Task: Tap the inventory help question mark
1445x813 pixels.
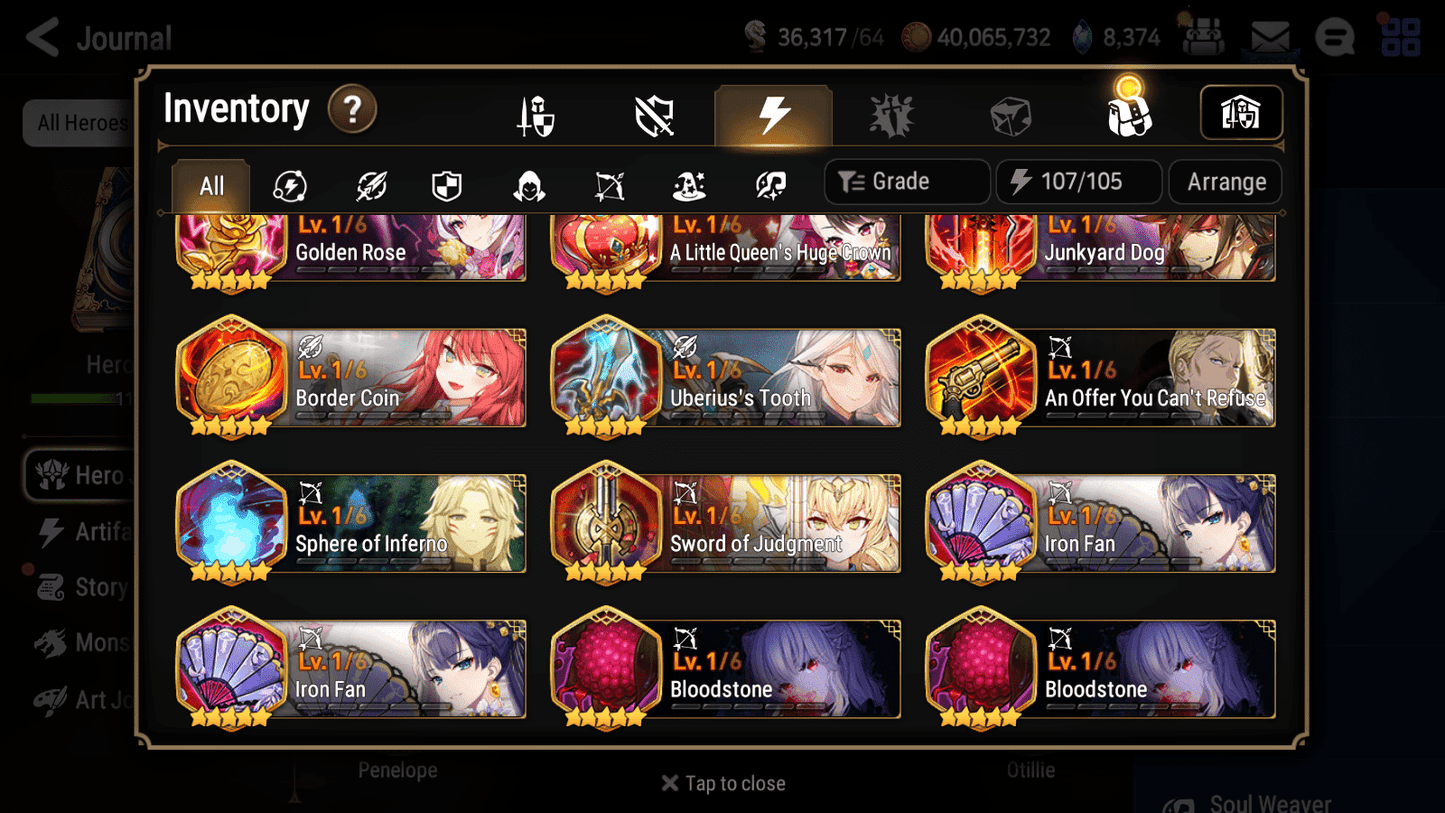Action: tap(352, 110)
